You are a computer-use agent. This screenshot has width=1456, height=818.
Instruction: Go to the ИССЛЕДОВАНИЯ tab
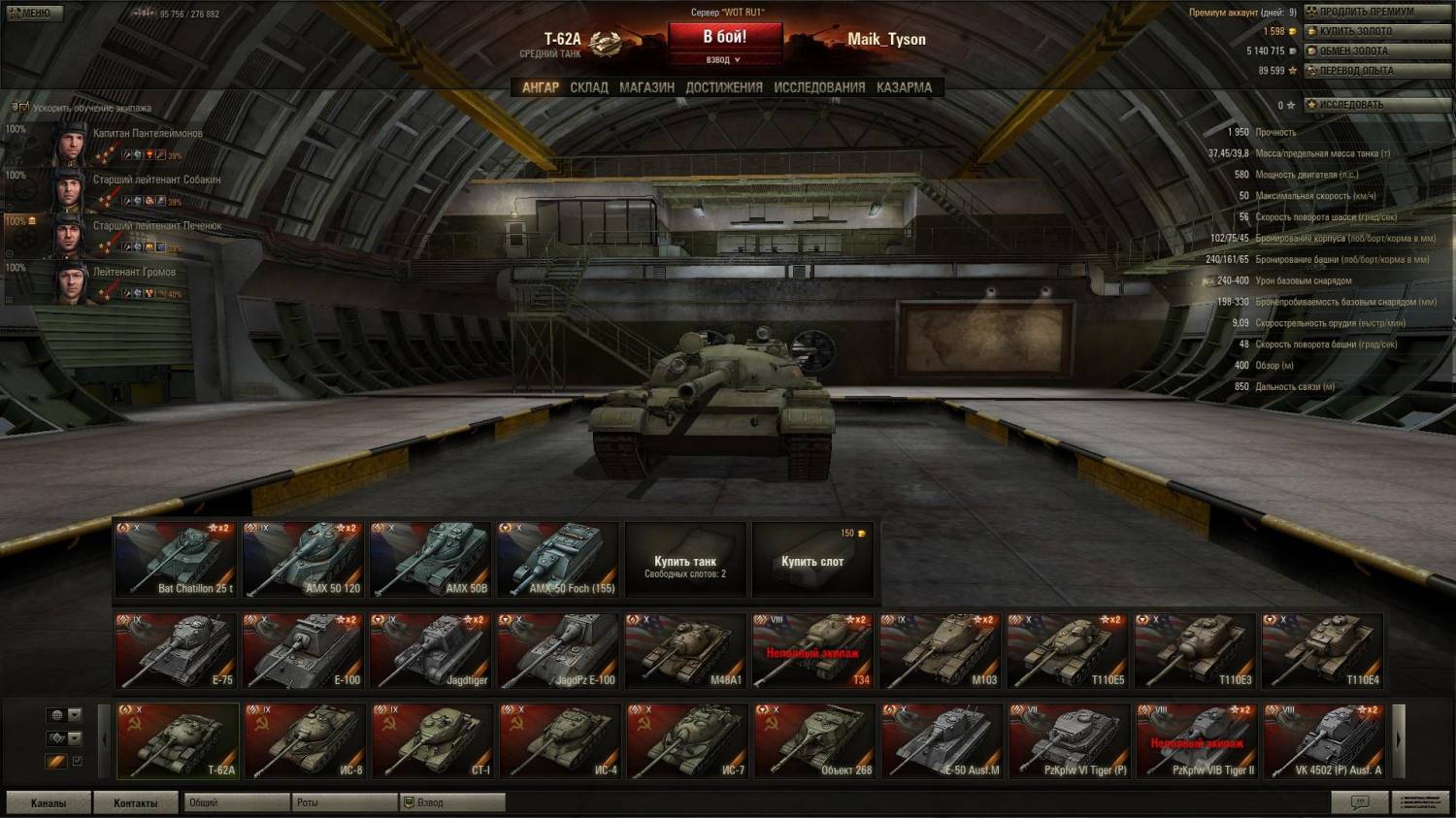[819, 87]
